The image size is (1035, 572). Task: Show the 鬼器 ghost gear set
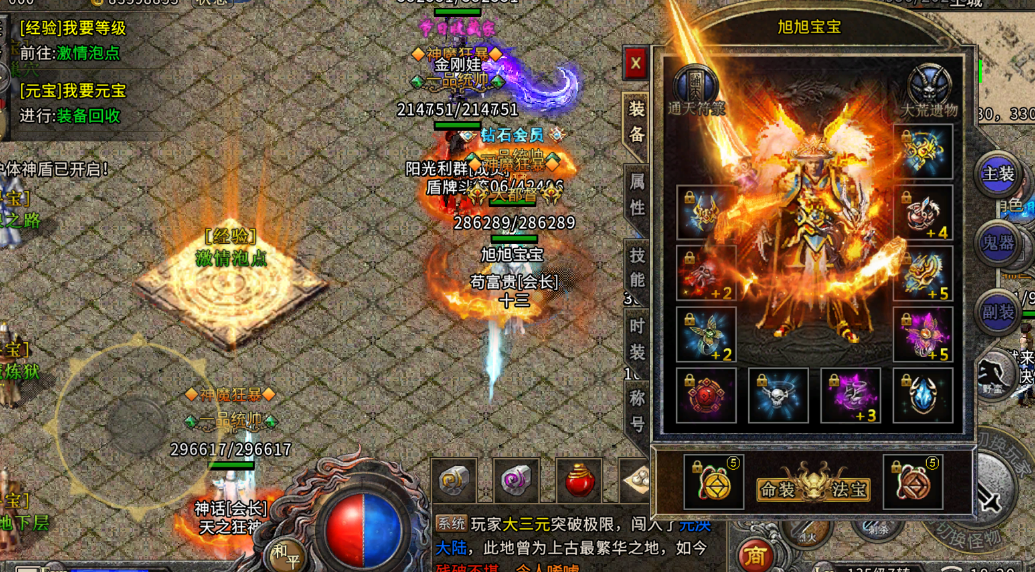tap(998, 243)
